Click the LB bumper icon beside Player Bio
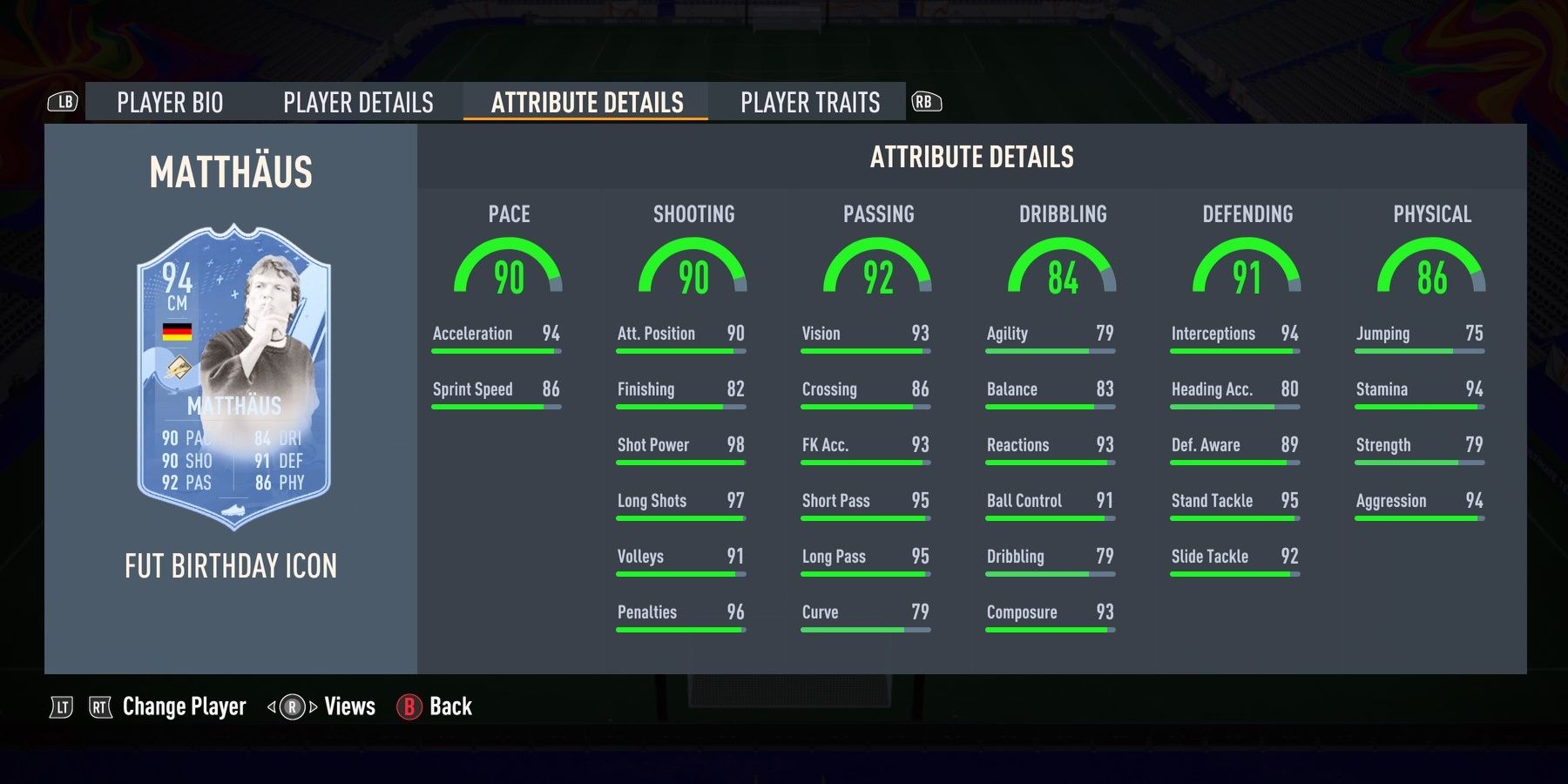Image resolution: width=1568 pixels, height=784 pixels. pos(61,102)
